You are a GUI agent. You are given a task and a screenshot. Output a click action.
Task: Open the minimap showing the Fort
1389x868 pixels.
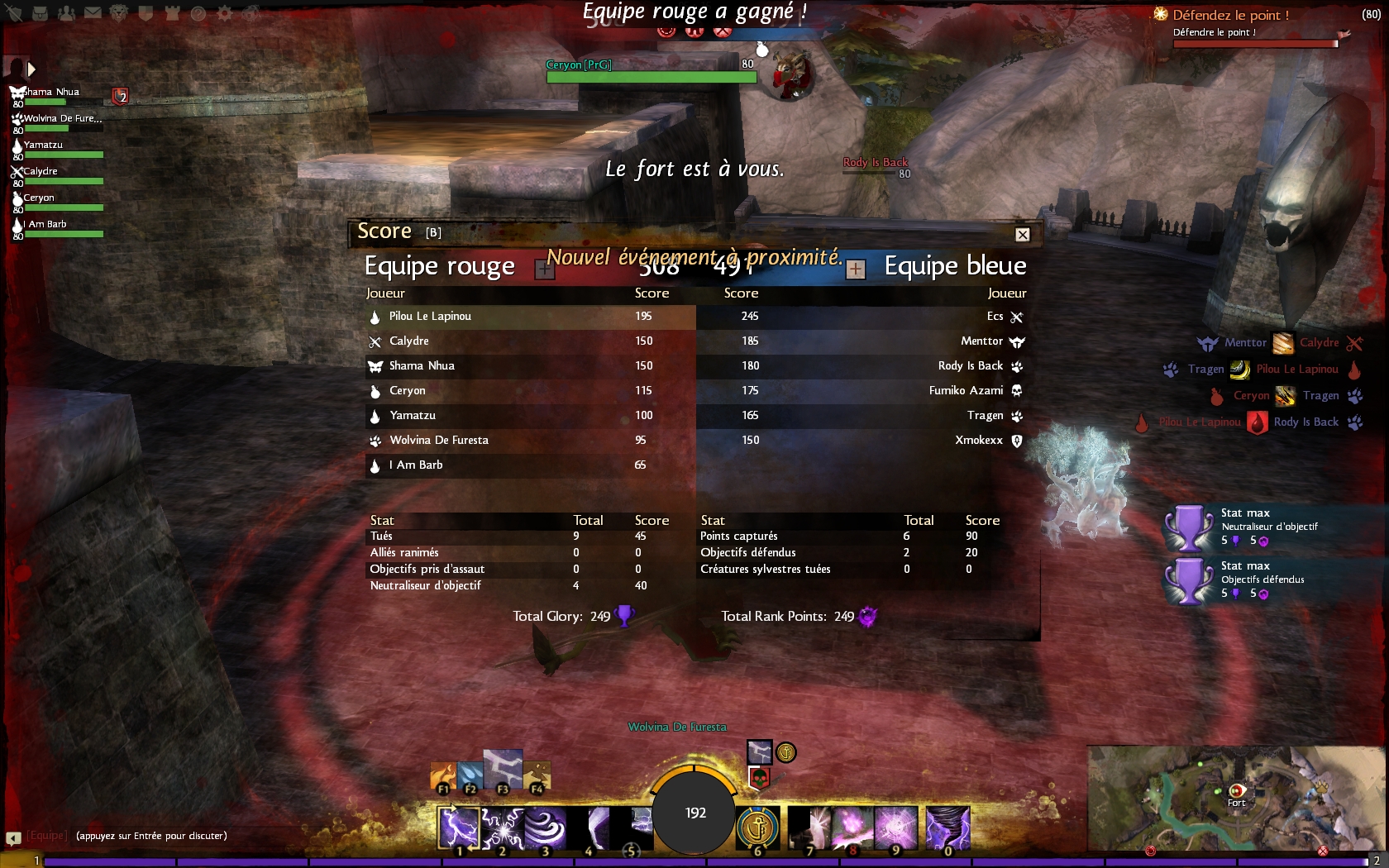(1235, 798)
